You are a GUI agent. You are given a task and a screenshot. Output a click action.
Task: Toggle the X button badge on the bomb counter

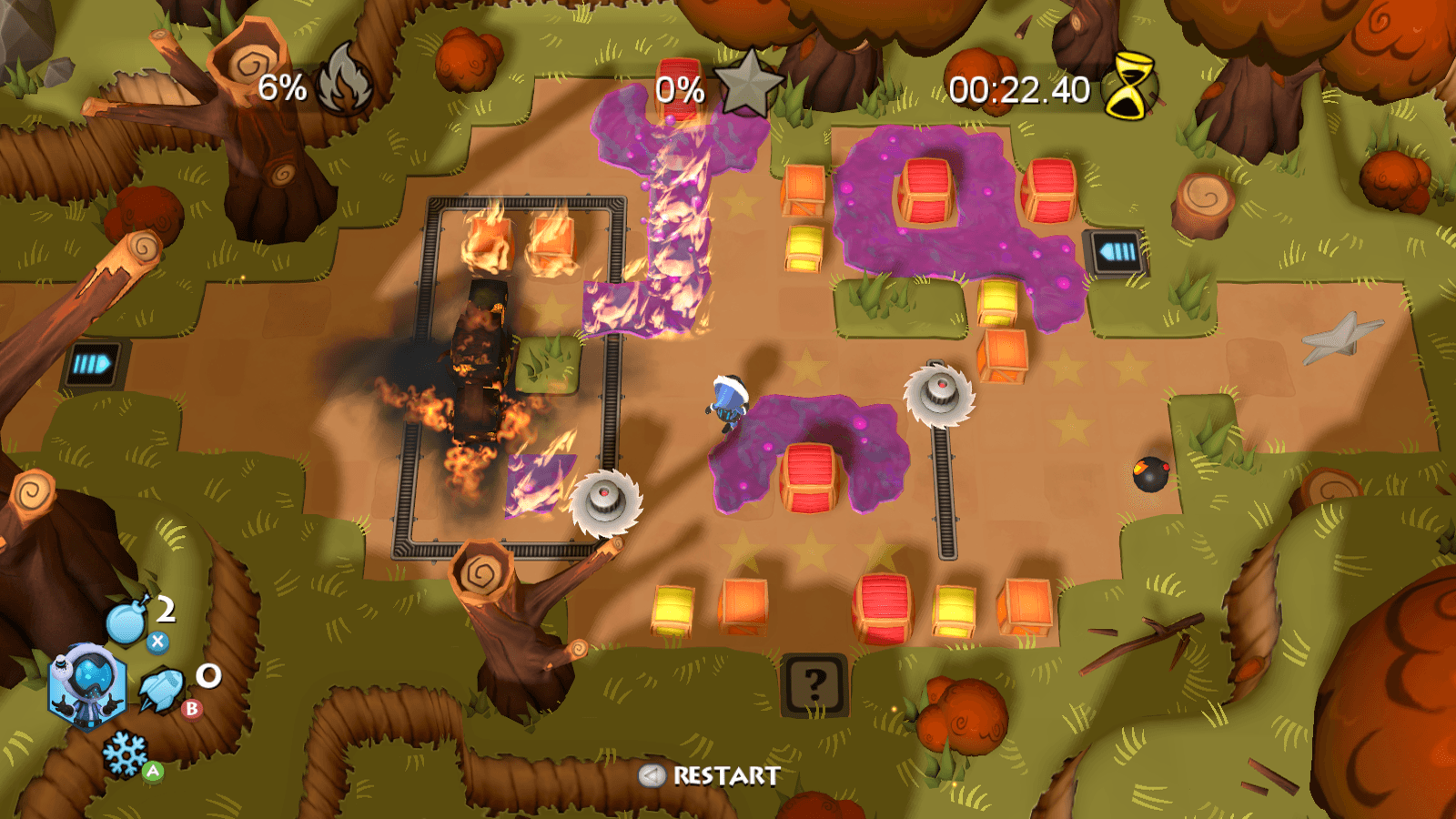[159, 642]
